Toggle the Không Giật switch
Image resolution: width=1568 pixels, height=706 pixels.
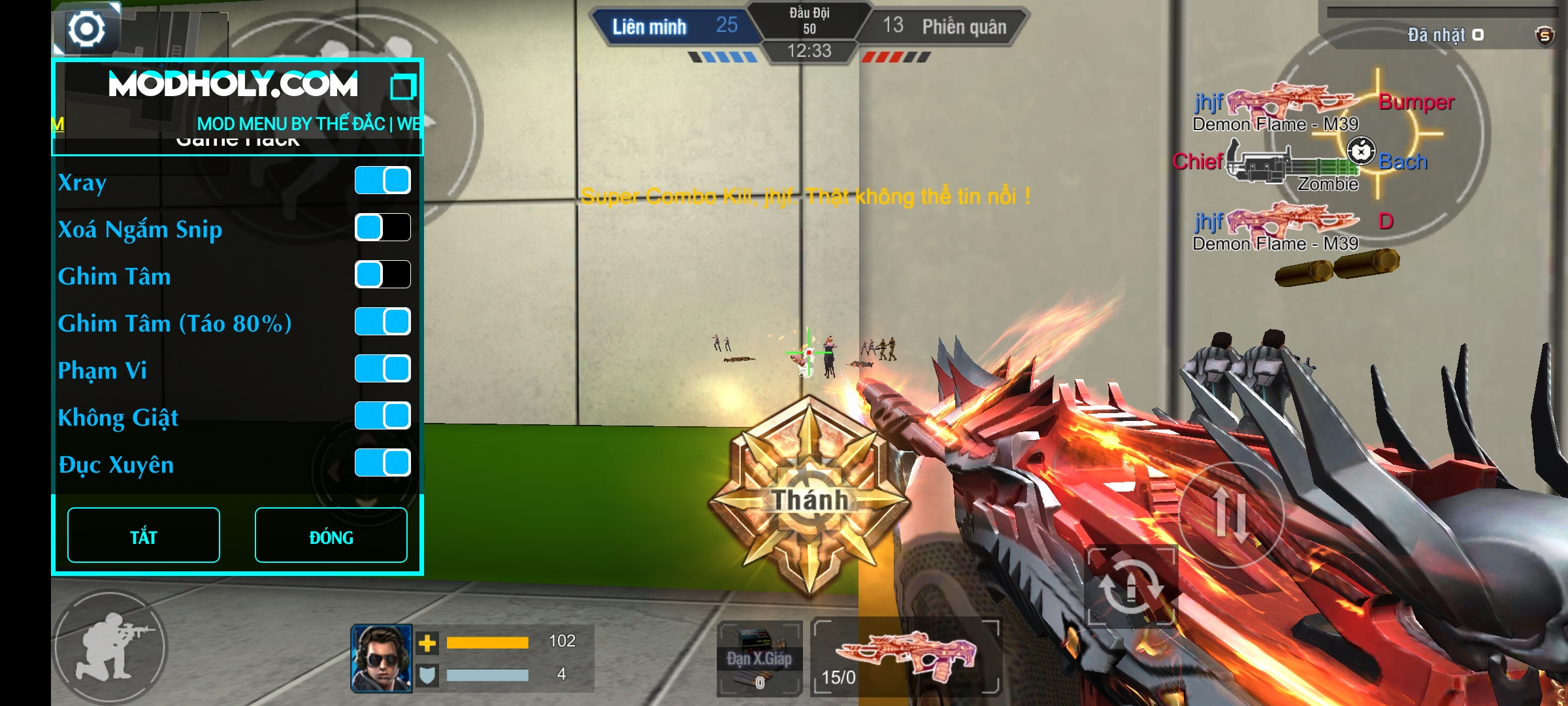coord(382,416)
